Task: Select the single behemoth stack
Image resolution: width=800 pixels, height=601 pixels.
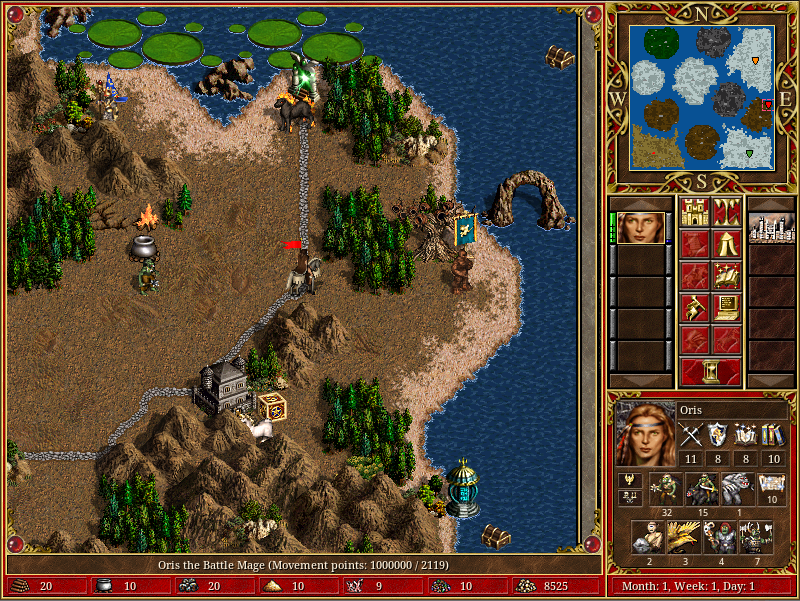Action: 738,489
